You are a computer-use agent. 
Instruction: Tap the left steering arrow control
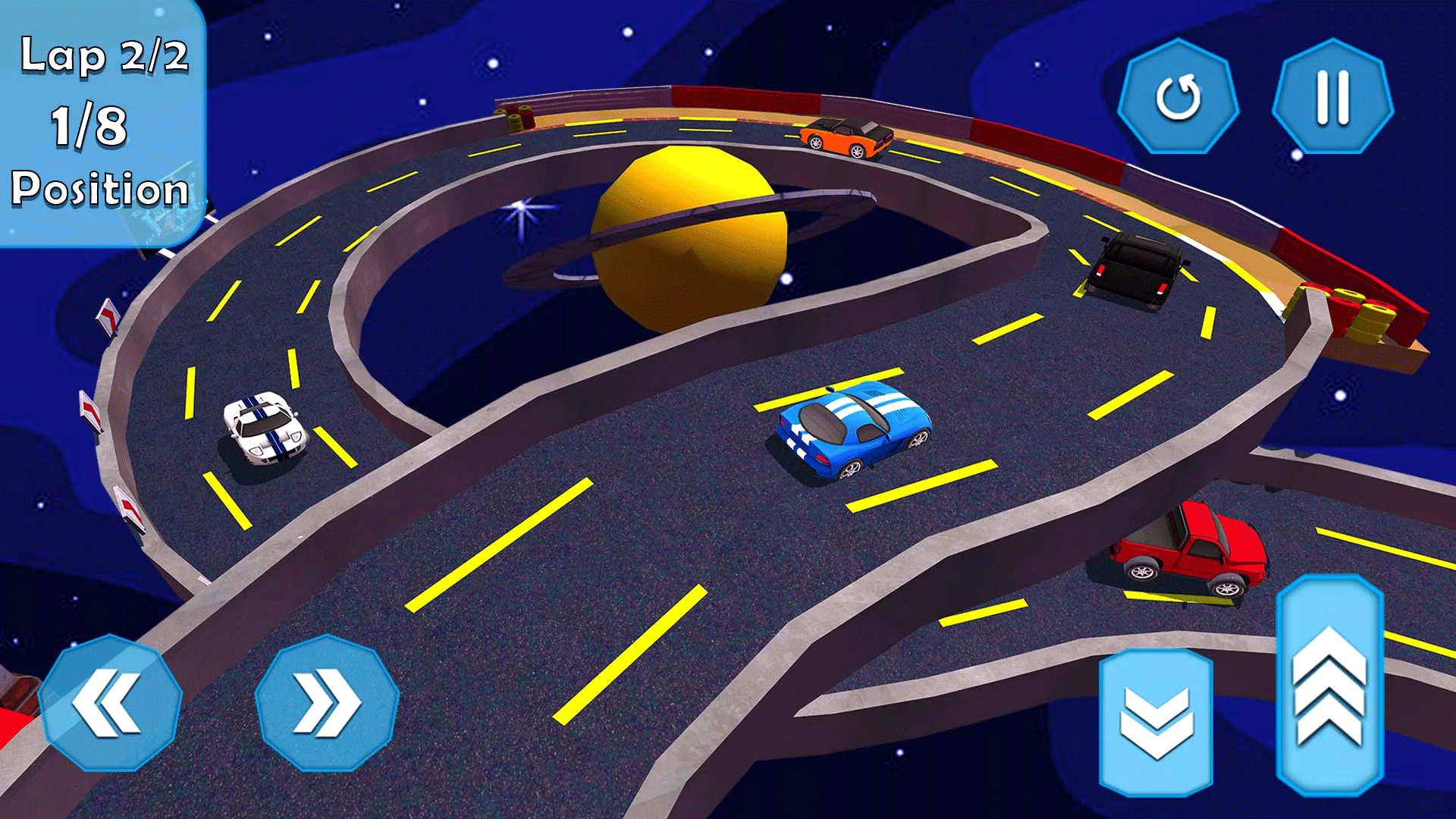112,701
